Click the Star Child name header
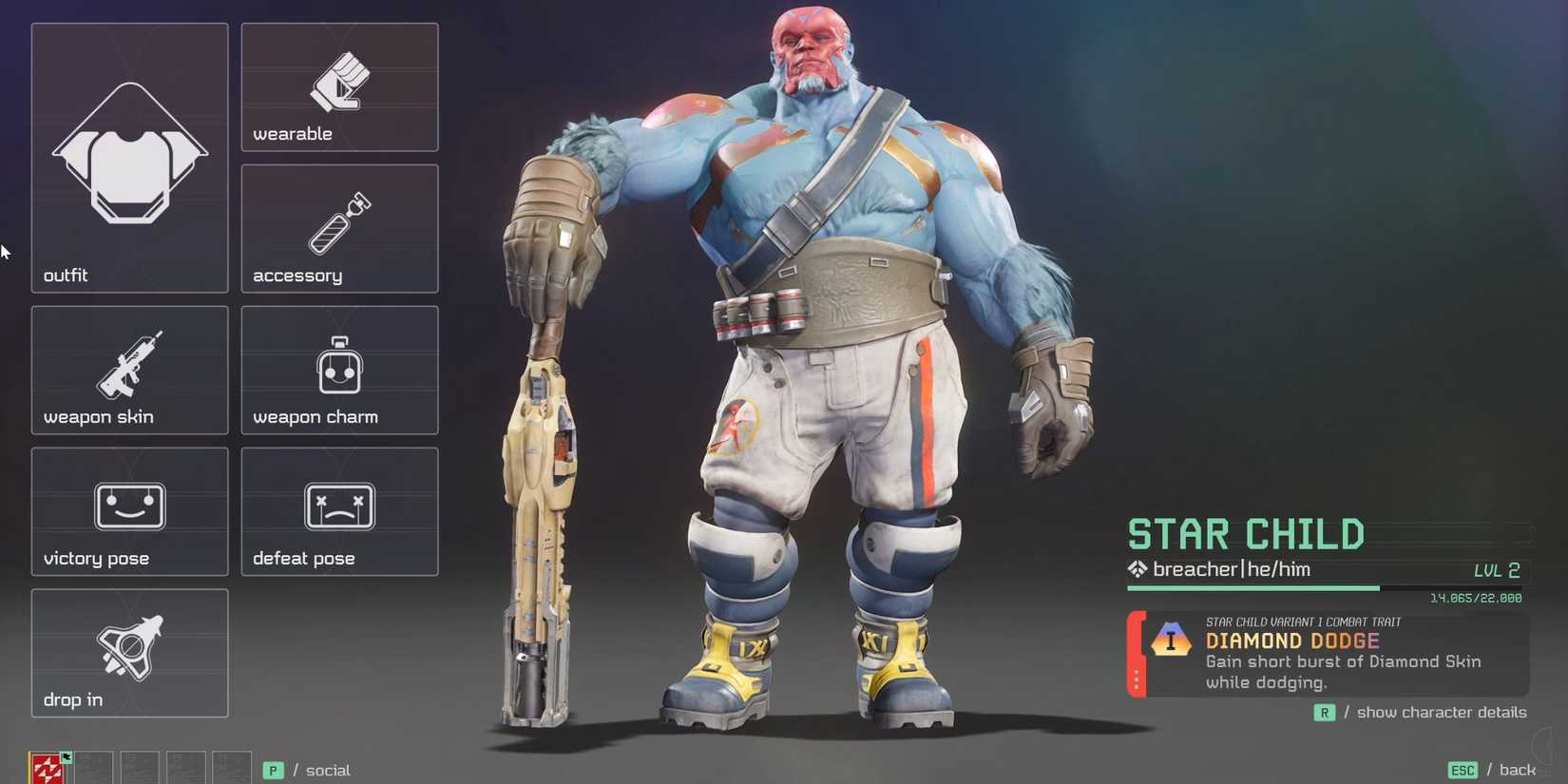 [x=1246, y=534]
